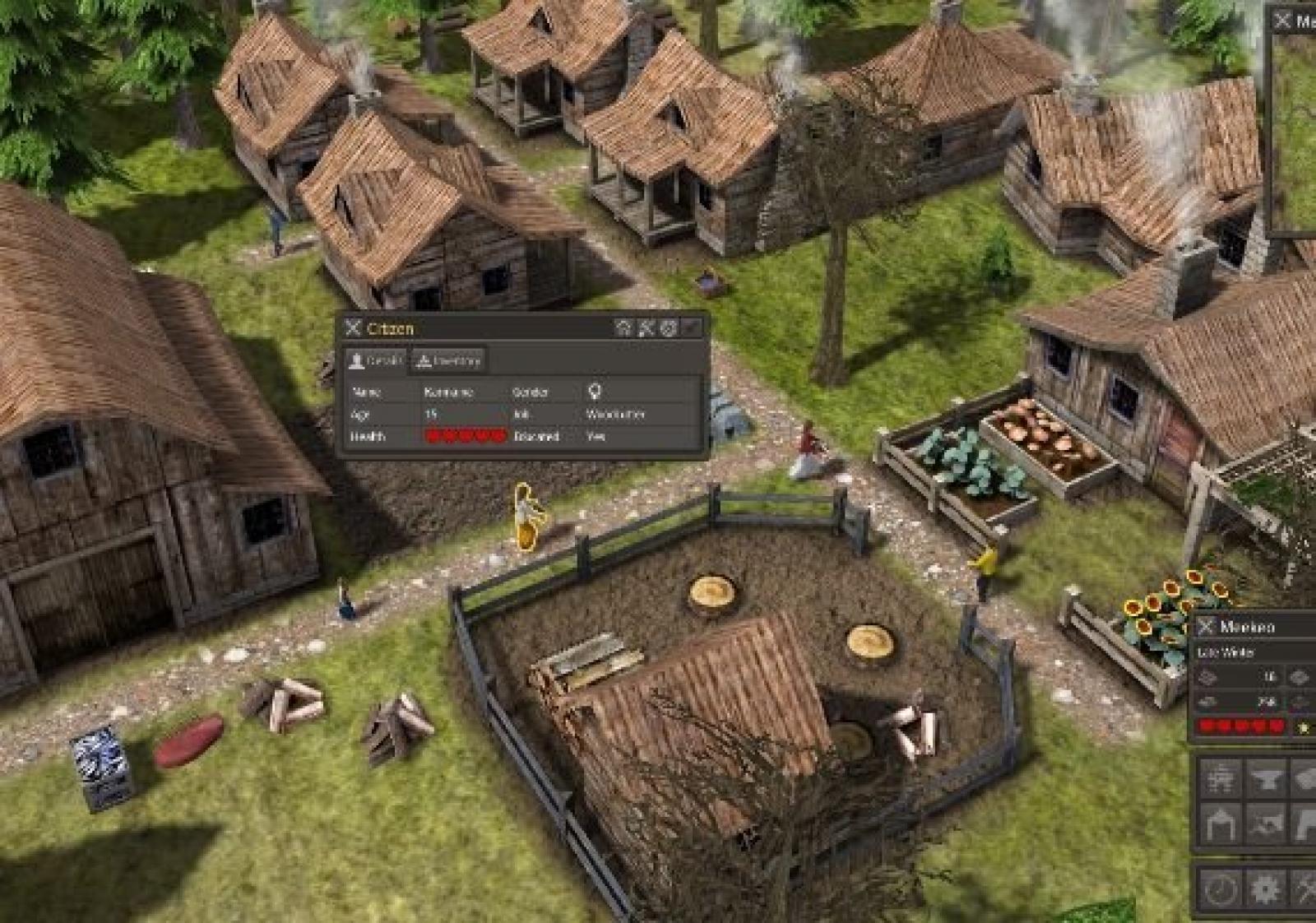Click the round compass icon in Citizen header
The width and height of the screenshot is (1316, 923).
[668, 328]
